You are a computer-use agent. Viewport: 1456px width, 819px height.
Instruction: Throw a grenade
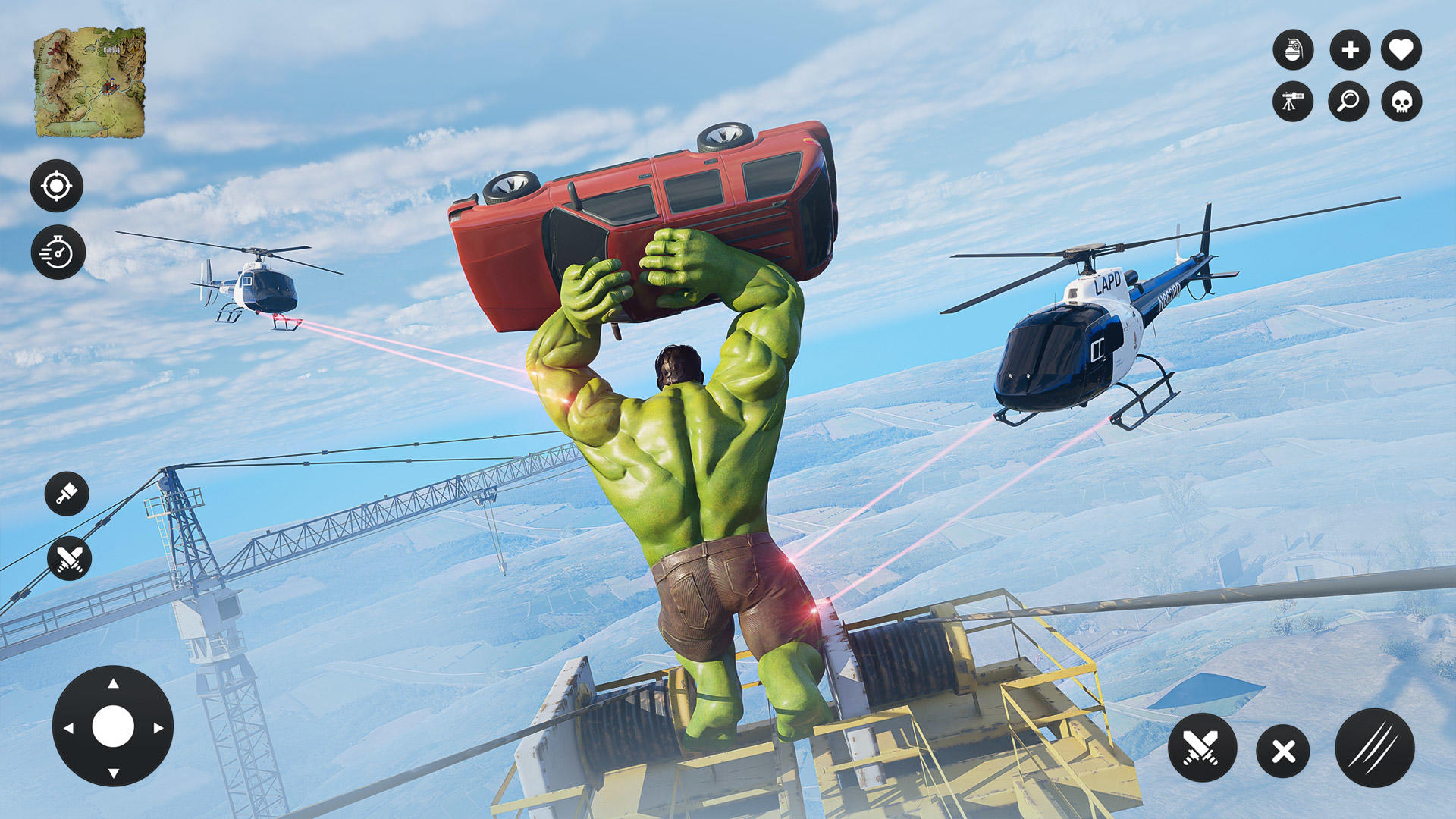tap(1294, 50)
